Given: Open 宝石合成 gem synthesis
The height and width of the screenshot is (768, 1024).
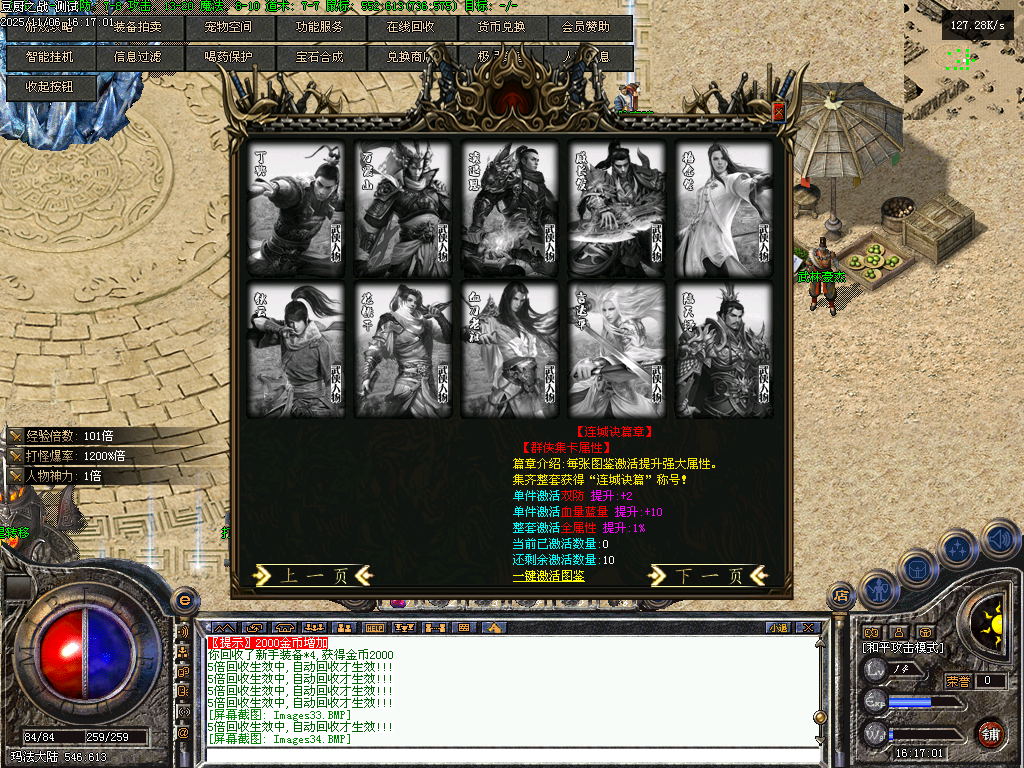Looking at the screenshot, I should click(x=320, y=57).
